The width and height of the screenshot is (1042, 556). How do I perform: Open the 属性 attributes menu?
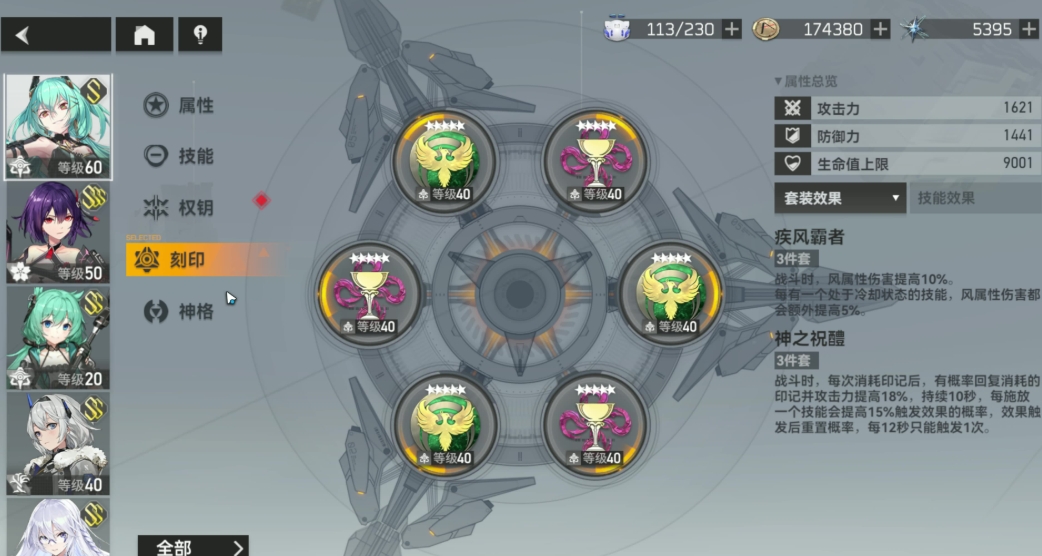point(180,105)
